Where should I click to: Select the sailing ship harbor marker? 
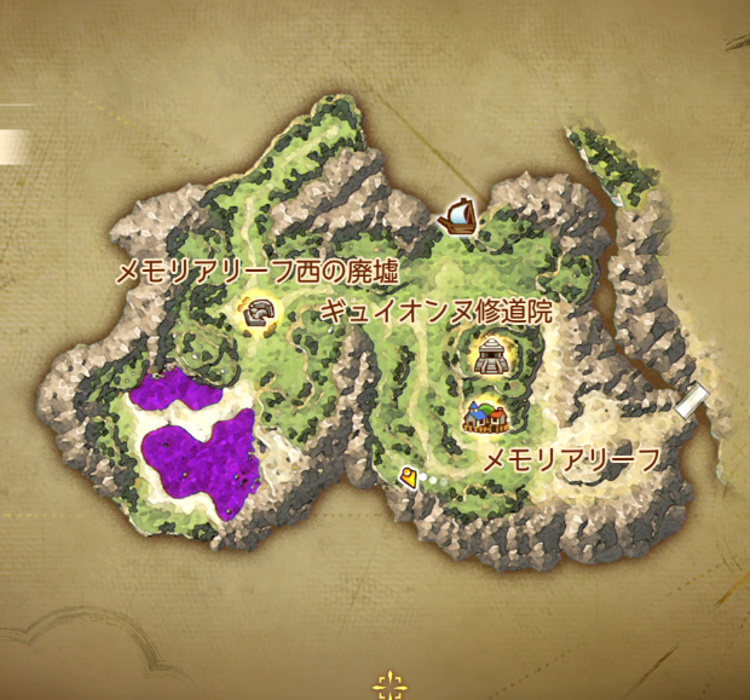pyautogui.click(x=456, y=215)
